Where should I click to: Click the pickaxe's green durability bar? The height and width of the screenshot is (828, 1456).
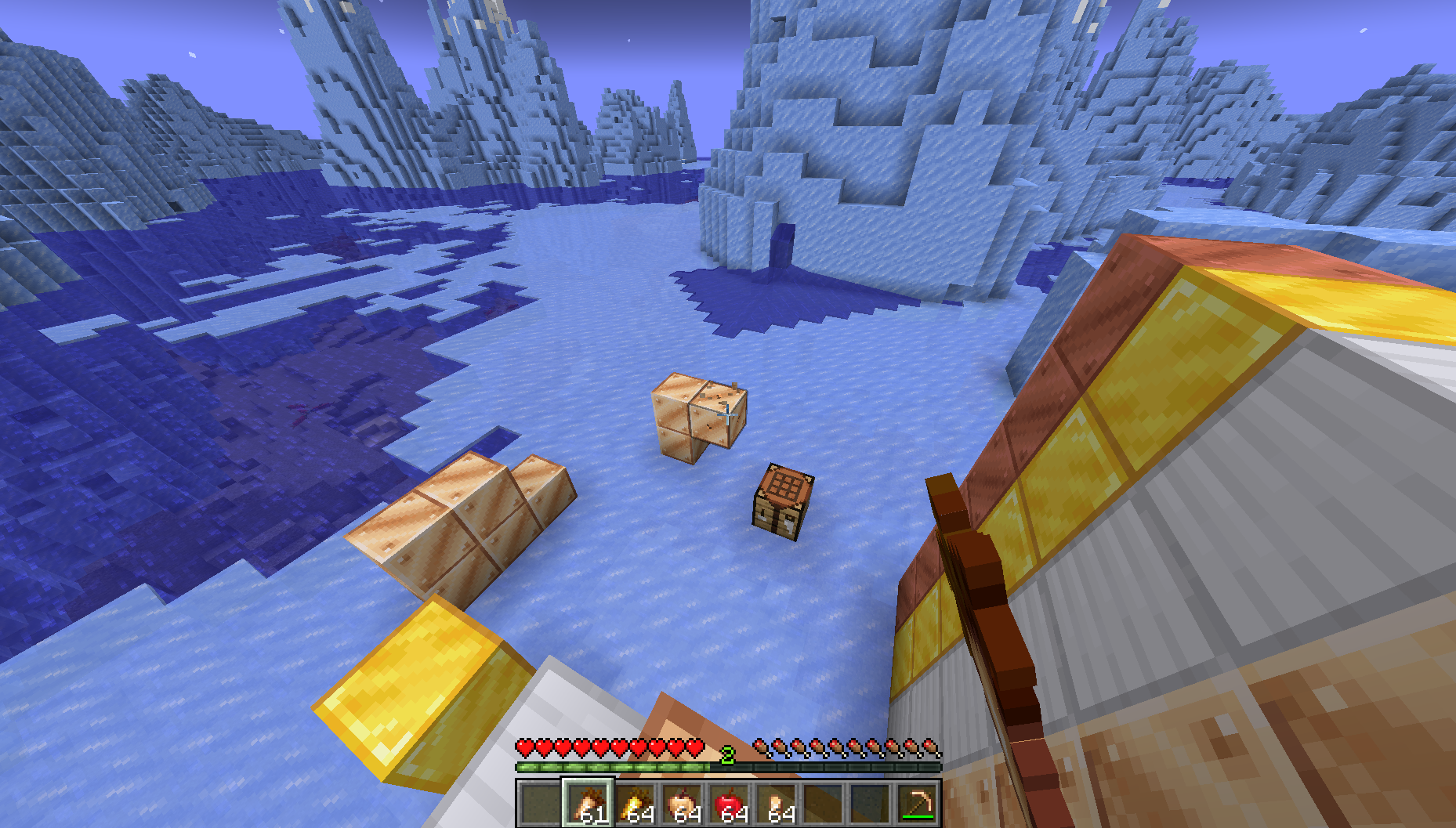point(918,815)
